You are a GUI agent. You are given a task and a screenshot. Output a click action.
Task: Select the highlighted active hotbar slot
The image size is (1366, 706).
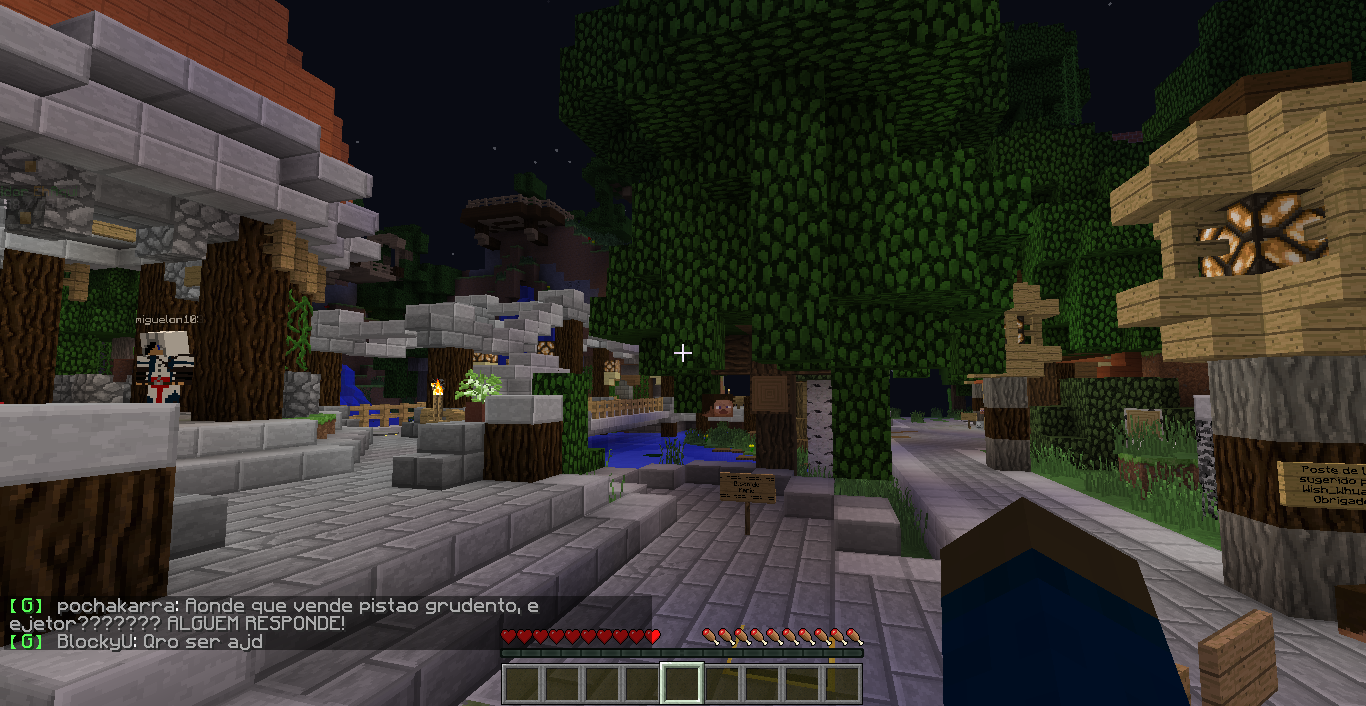(681, 684)
